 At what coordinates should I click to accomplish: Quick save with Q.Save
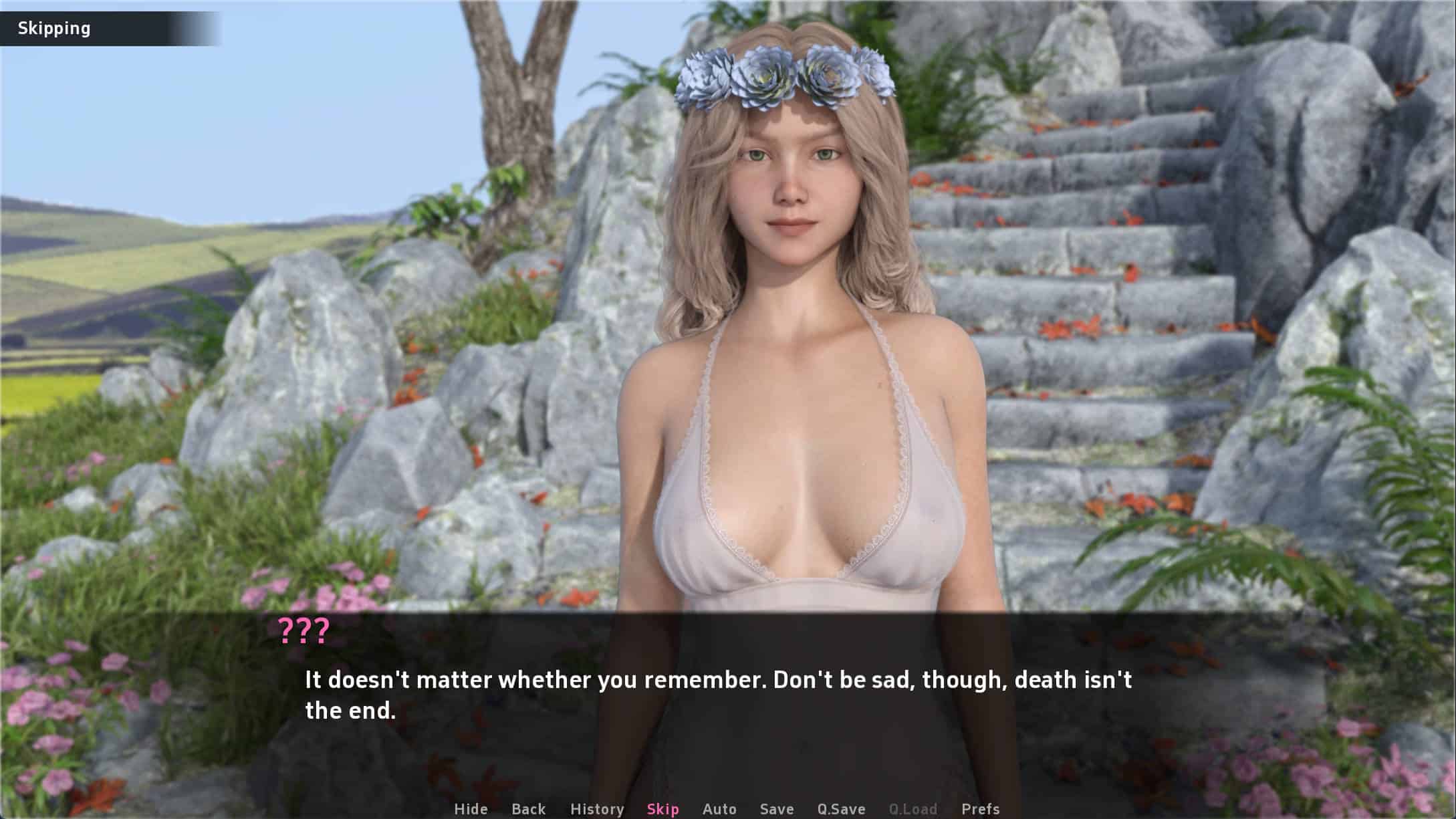click(841, 809)
